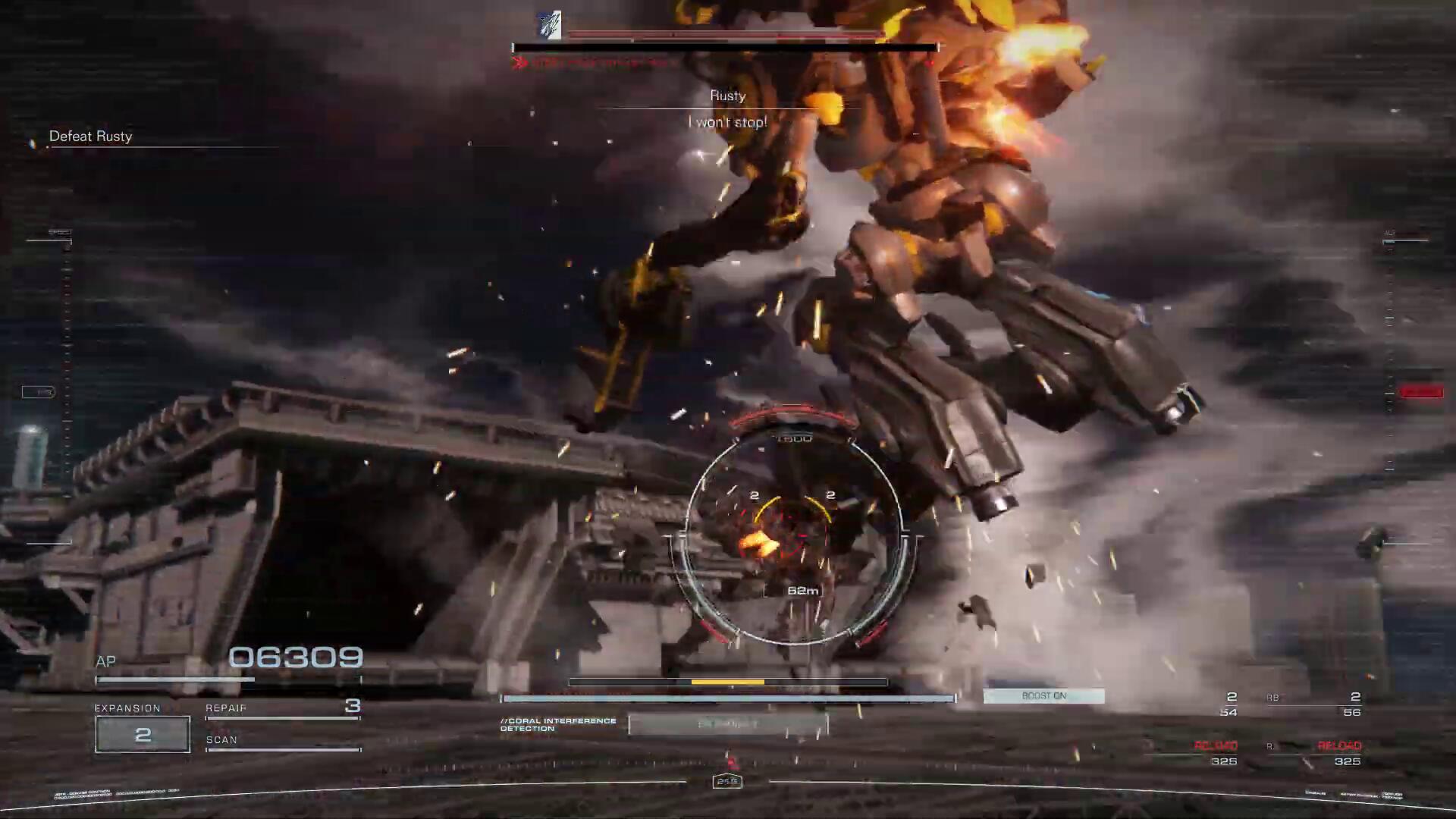Use the Repair kit indicator

(x=282, y=709)
